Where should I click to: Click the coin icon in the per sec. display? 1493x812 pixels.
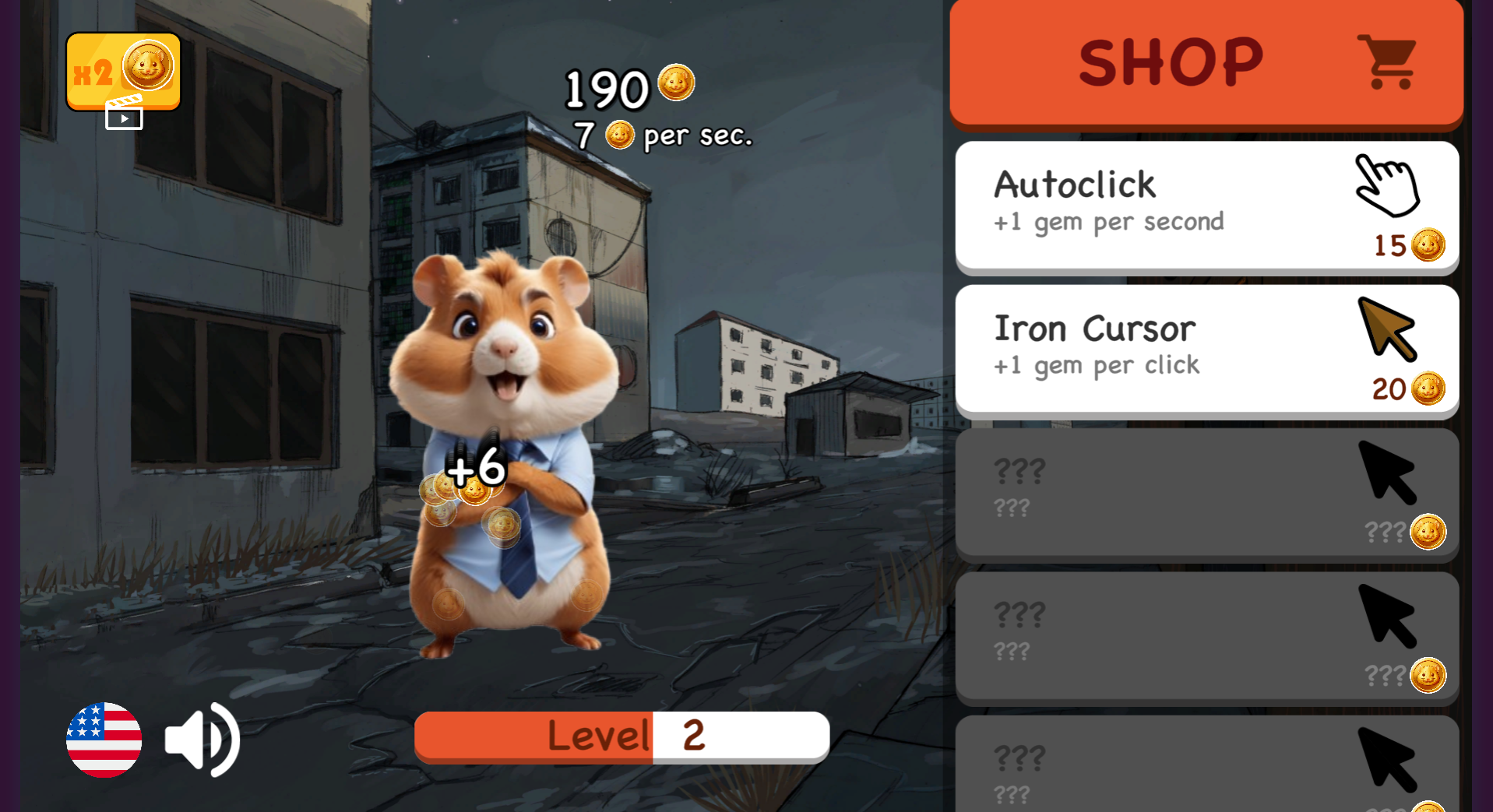pos(621,135)
